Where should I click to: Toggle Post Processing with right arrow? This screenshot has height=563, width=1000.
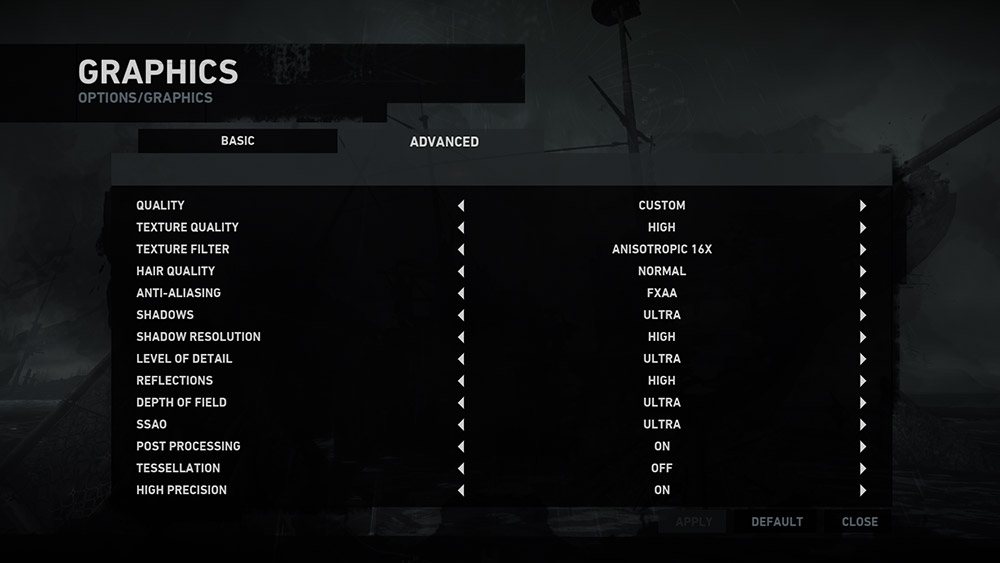[x=862, y=447]
